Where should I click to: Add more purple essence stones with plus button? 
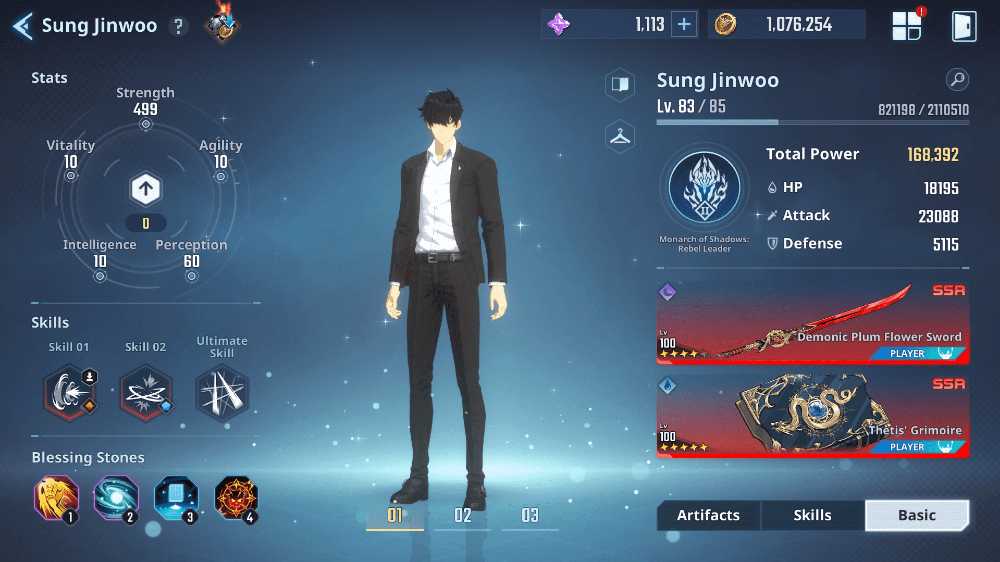684,25
